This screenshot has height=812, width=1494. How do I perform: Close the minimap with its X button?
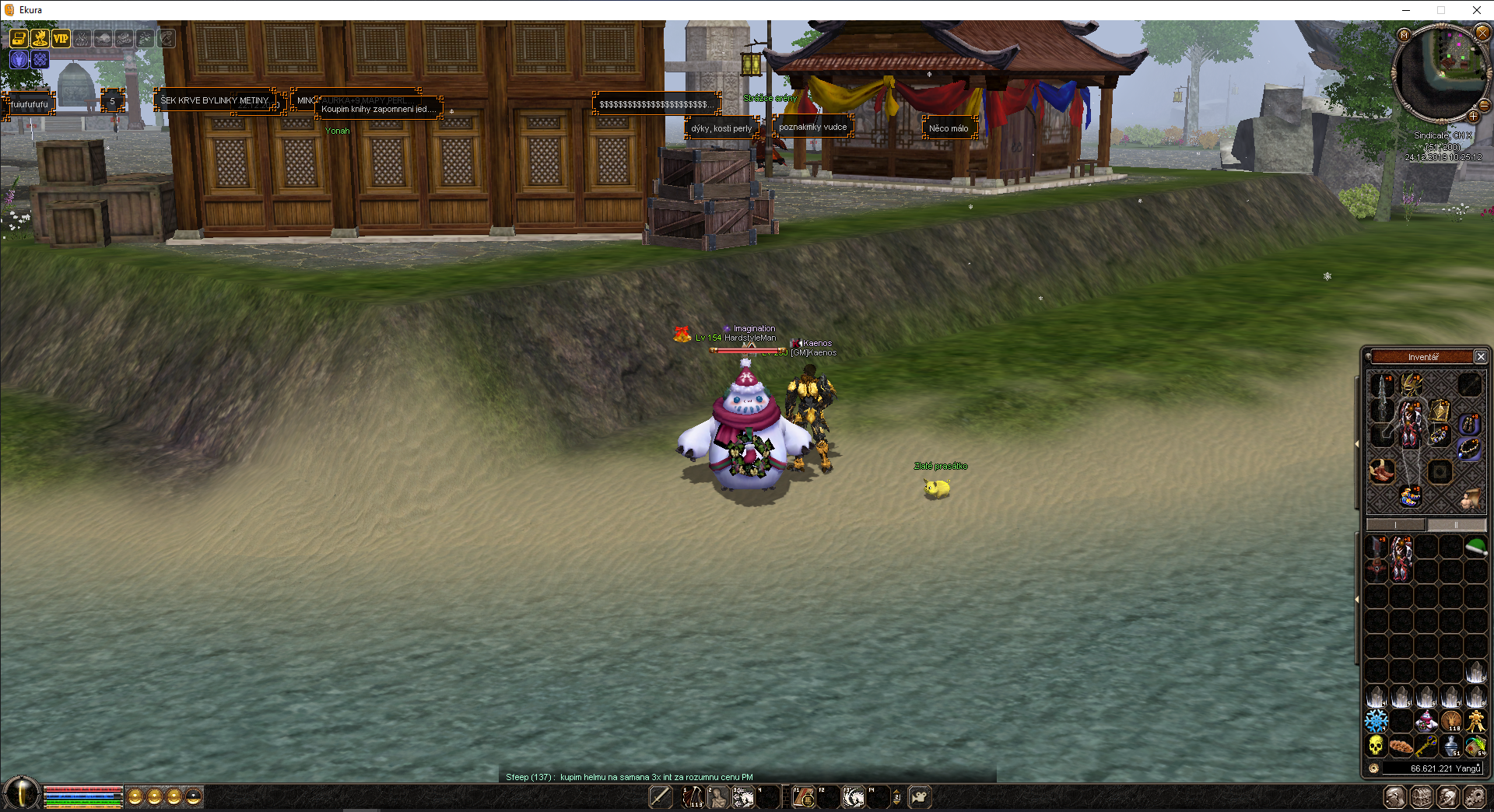pos(1482,33)
